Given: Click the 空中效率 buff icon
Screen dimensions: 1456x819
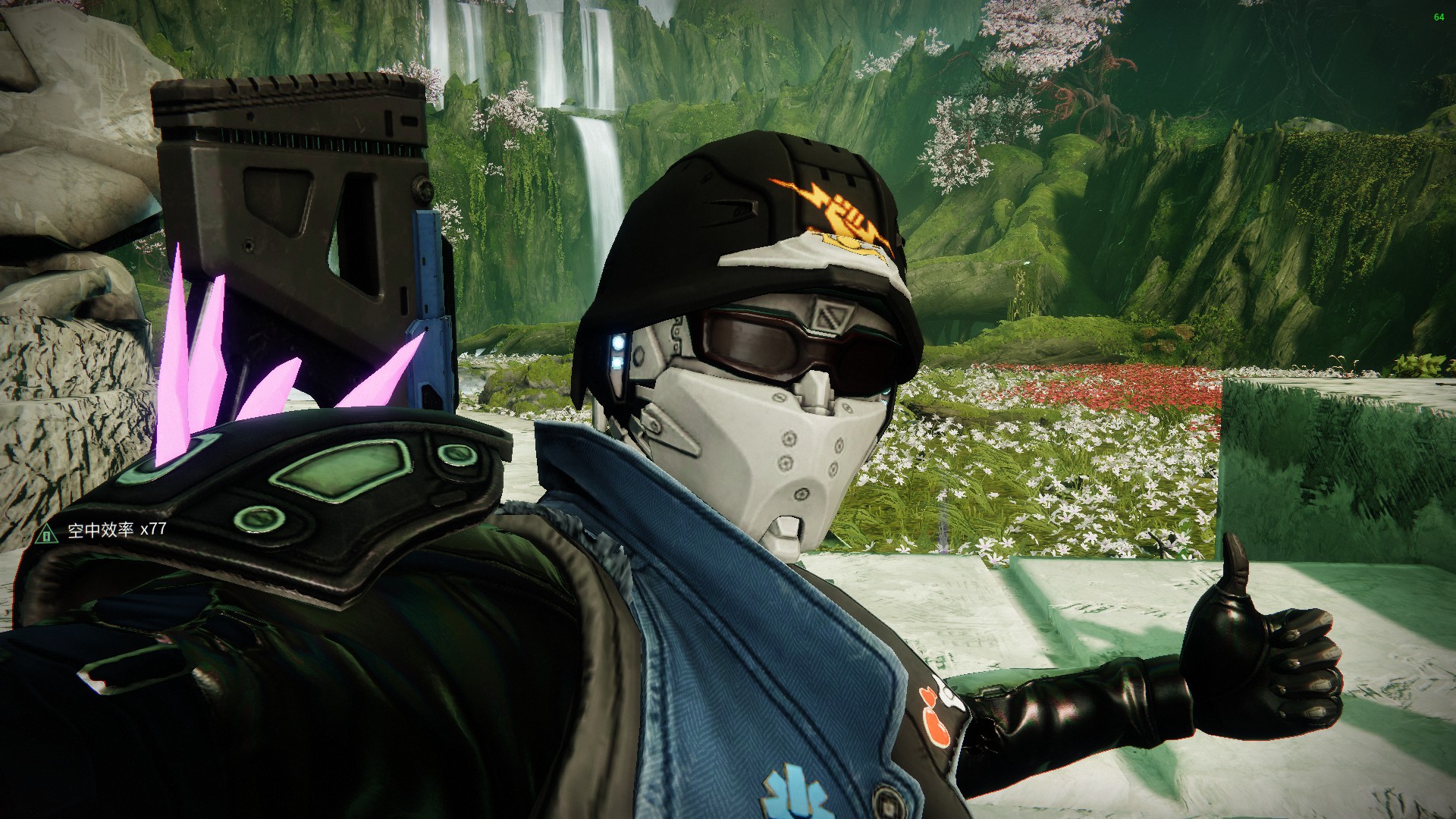Looking at the screenshot, I should [47, 533].
